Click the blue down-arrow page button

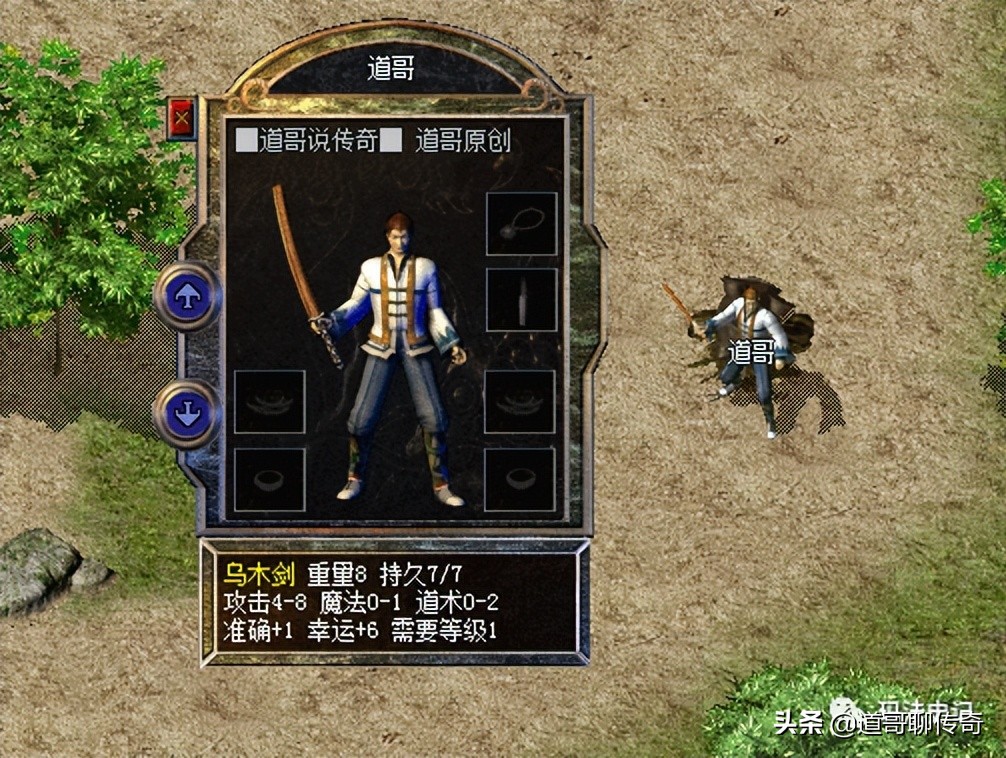coord(187,413)
